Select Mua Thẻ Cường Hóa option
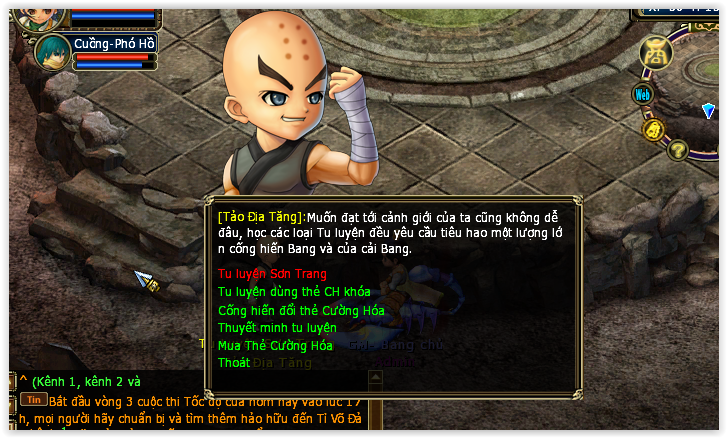The width and height of the screenshot is (727, 438). coord(275,345)
